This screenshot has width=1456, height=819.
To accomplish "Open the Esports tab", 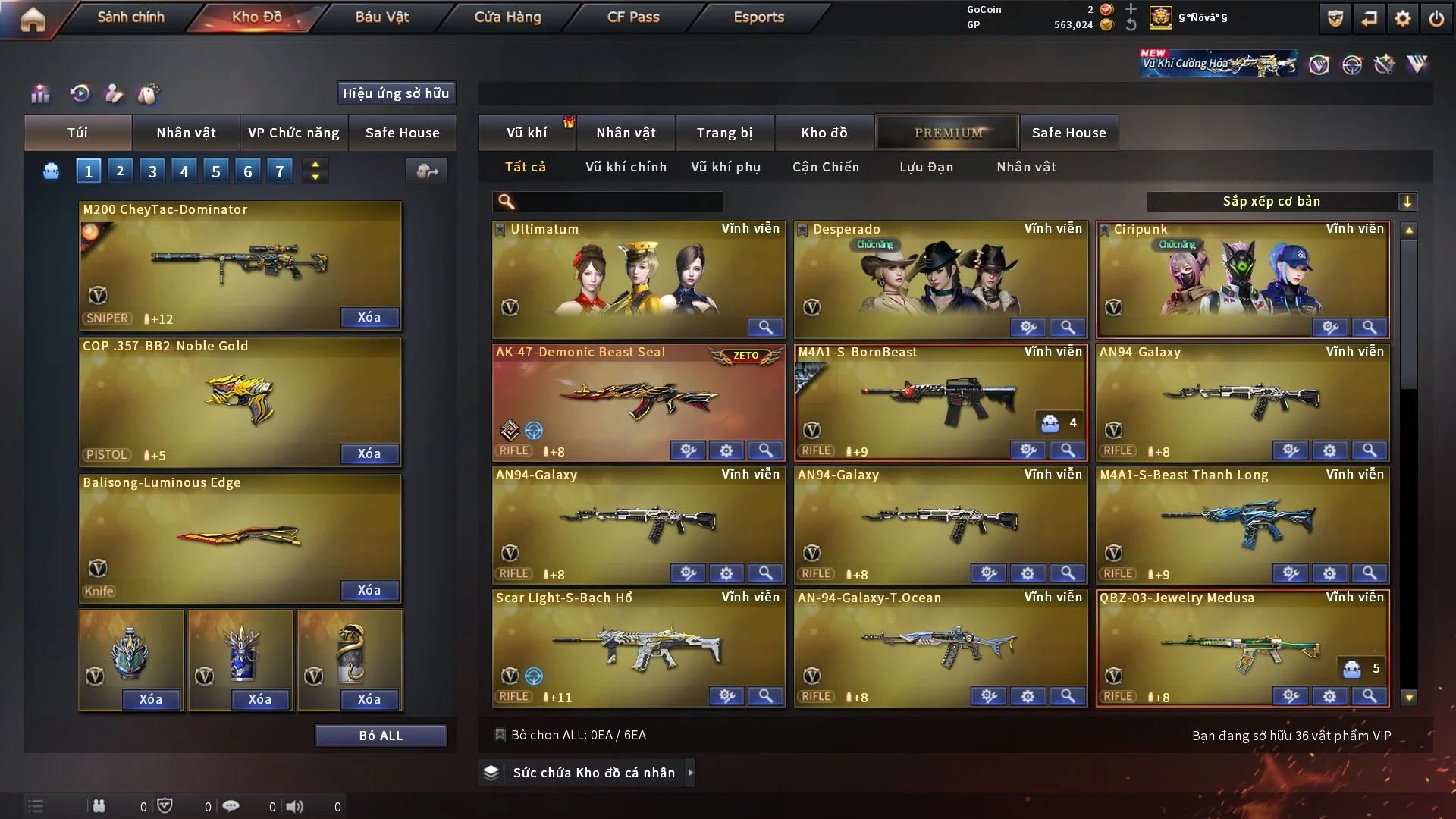I will click(x=758, y=17).
